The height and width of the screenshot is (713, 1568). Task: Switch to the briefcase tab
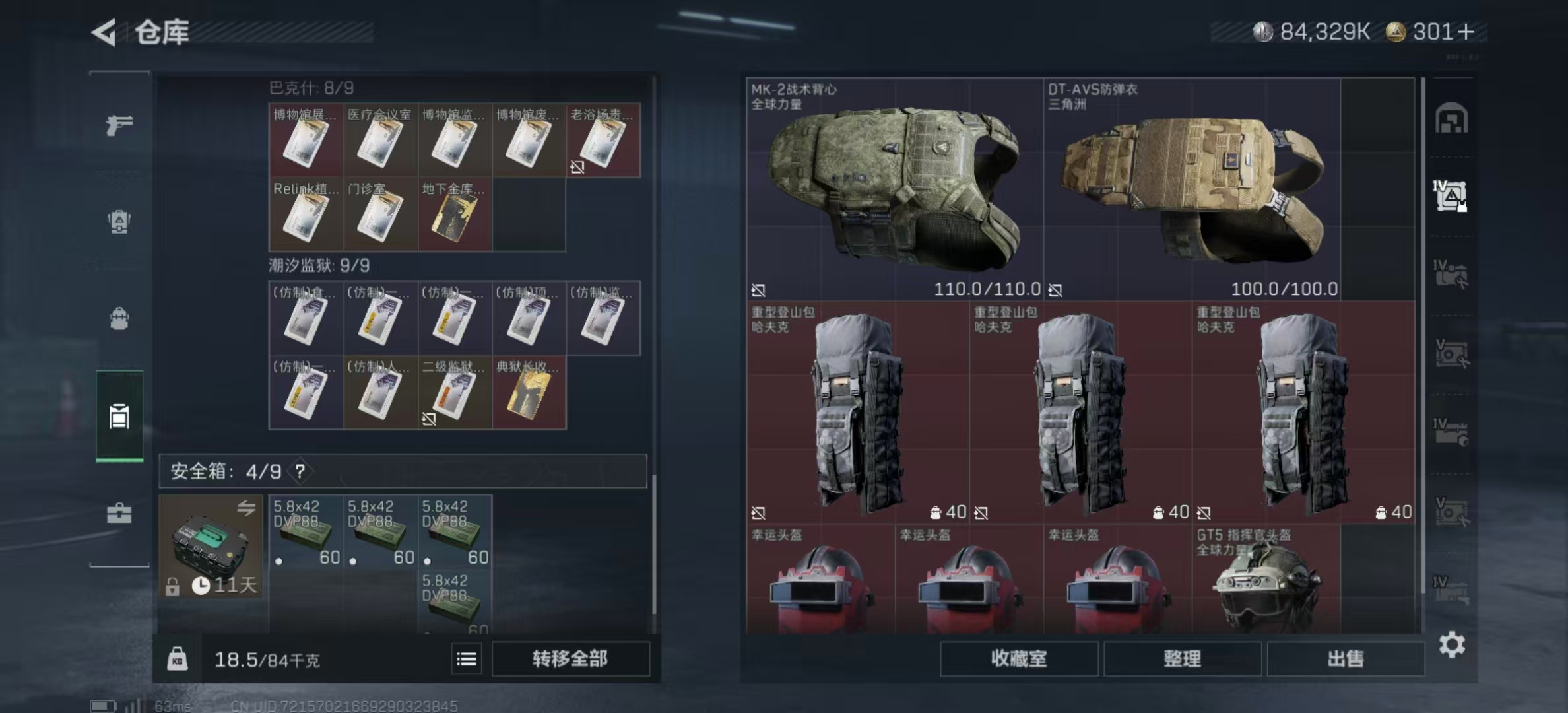click(x=119, y=513)
